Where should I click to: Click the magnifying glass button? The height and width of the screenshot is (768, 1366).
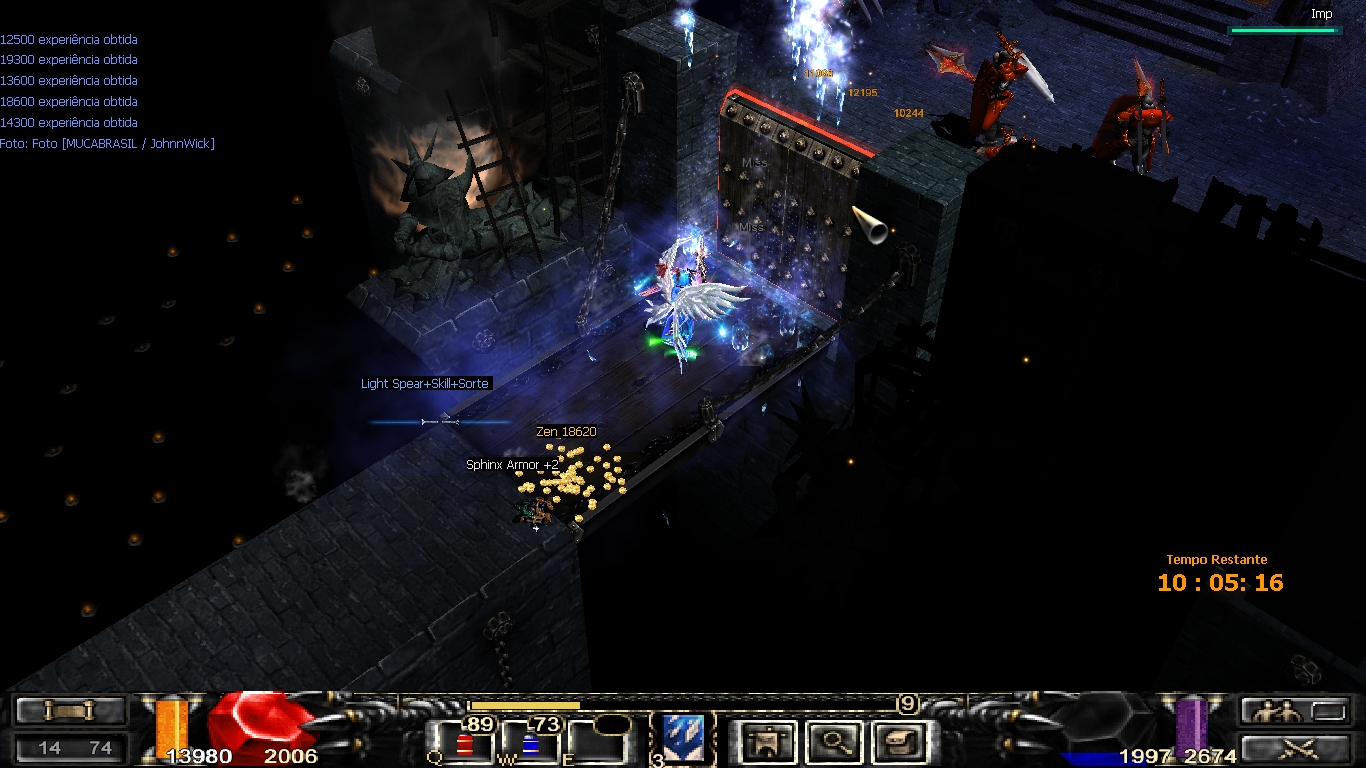834,742
